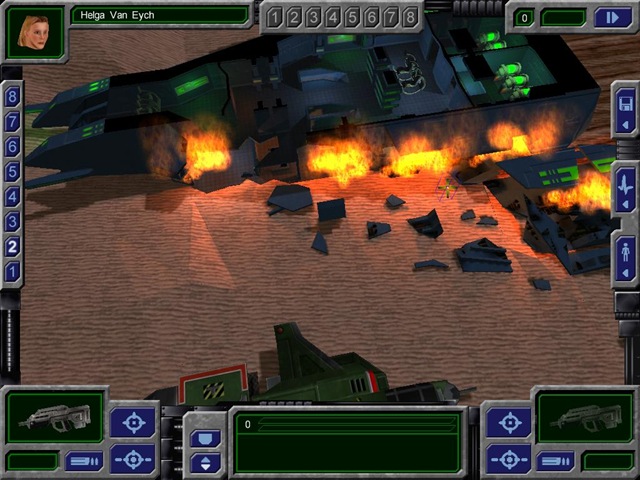Viewport: 640px width, 480px height.
Task: Activate the left weapon's lower crosshair shot mode
Action: (x=132, y=459)
